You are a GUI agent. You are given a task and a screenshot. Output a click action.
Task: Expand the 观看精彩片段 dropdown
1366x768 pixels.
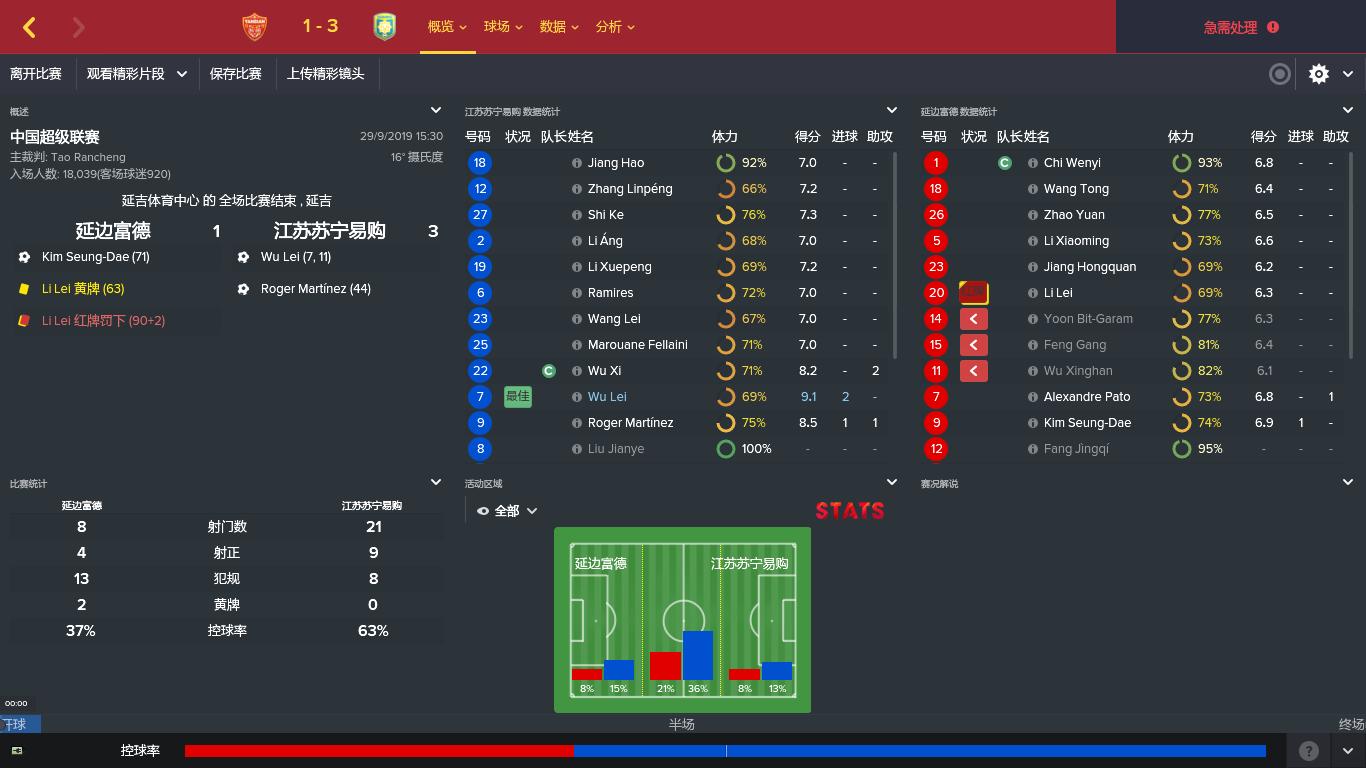135,73
